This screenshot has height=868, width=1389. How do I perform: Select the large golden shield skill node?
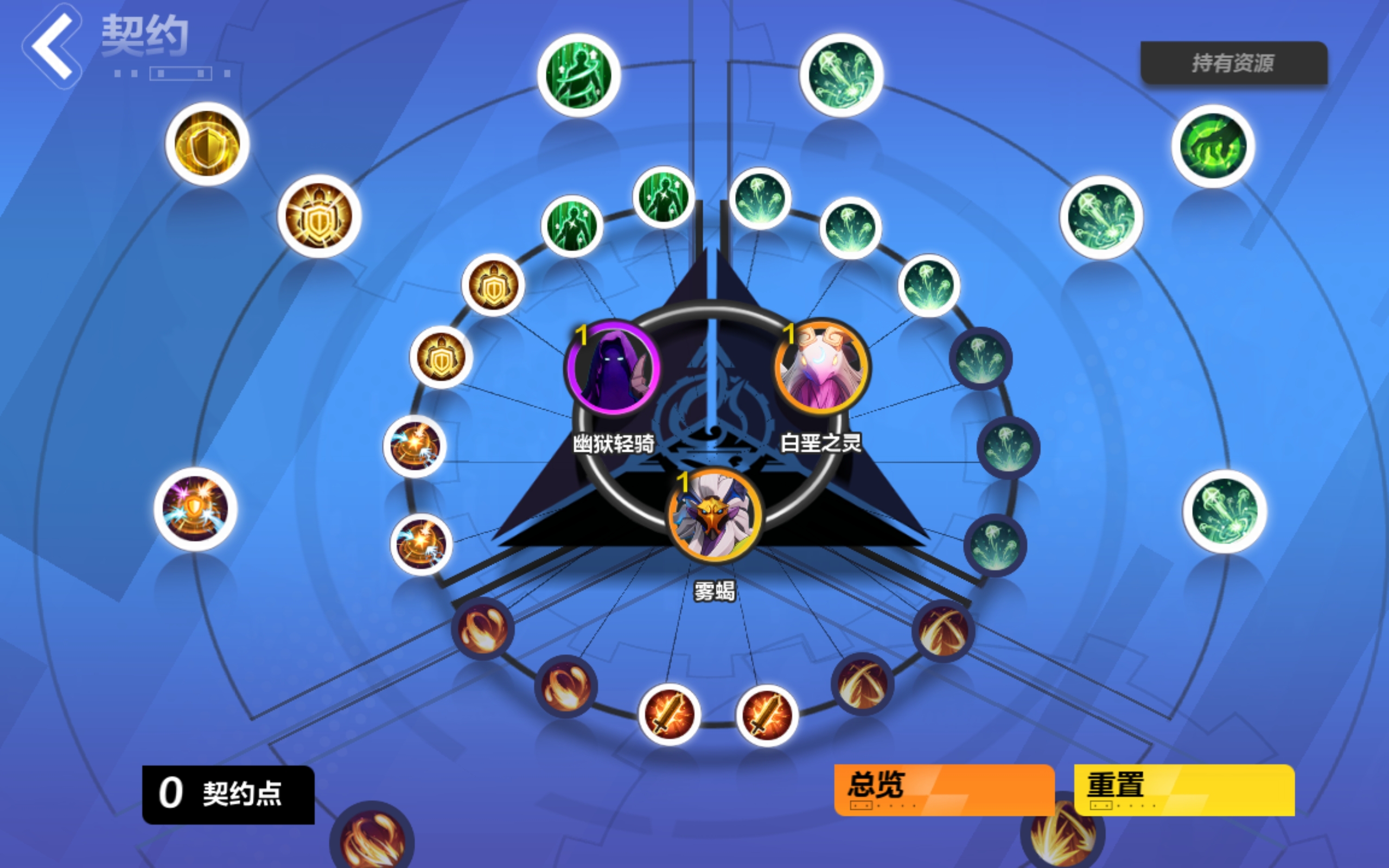(x=207, y=144)
